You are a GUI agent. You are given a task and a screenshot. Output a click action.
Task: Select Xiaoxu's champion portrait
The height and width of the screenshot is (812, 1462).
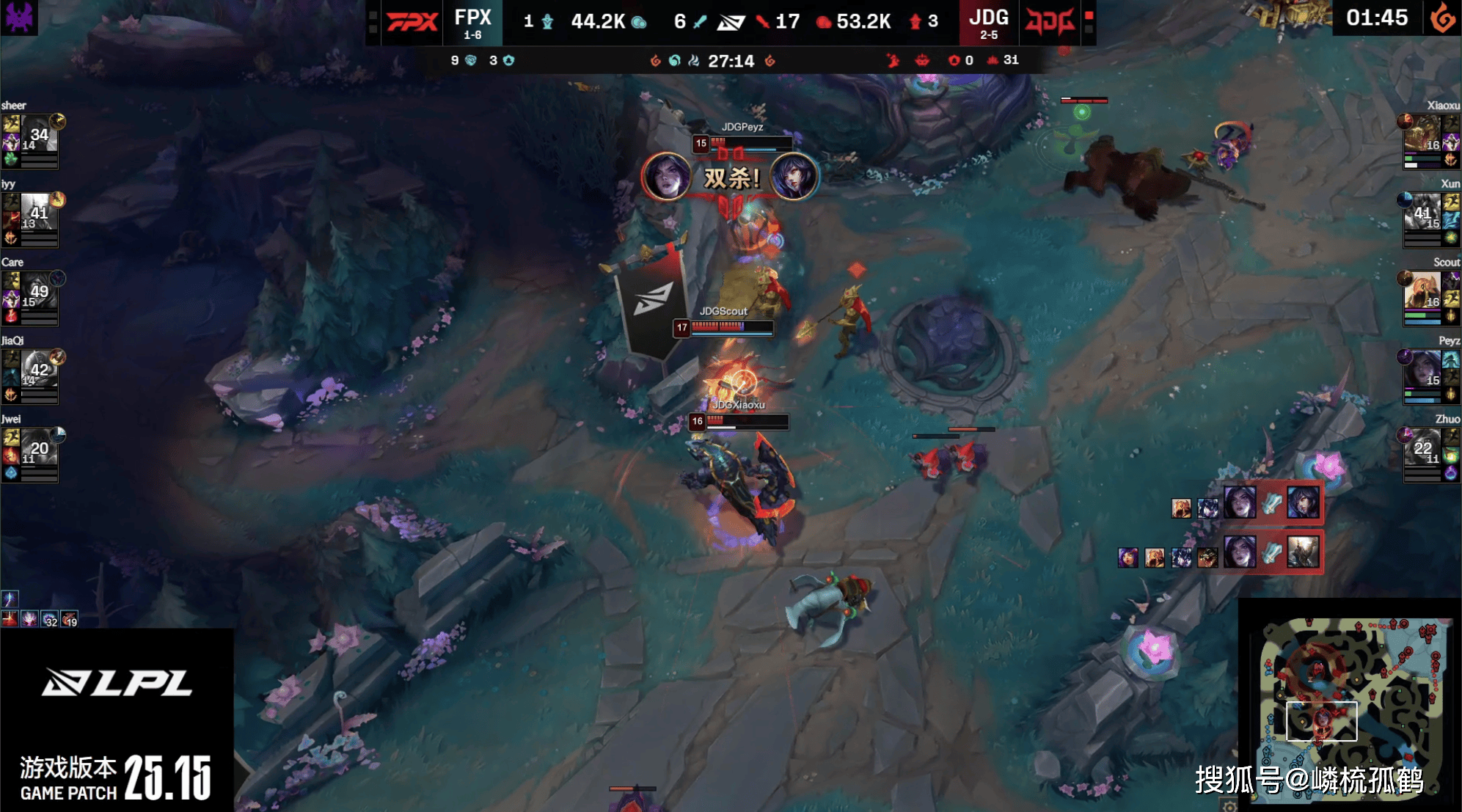[x=1423, y=133]
